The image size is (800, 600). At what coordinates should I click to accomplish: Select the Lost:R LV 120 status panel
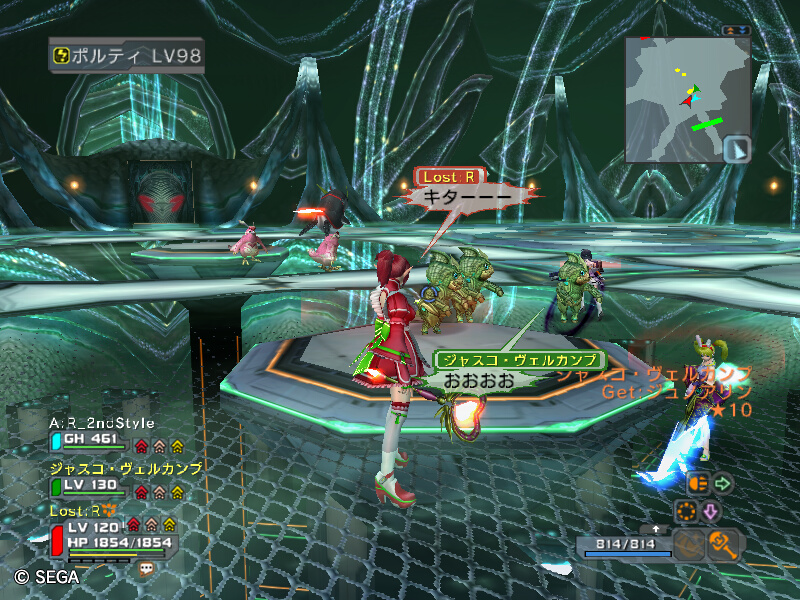tap(112, 533)
